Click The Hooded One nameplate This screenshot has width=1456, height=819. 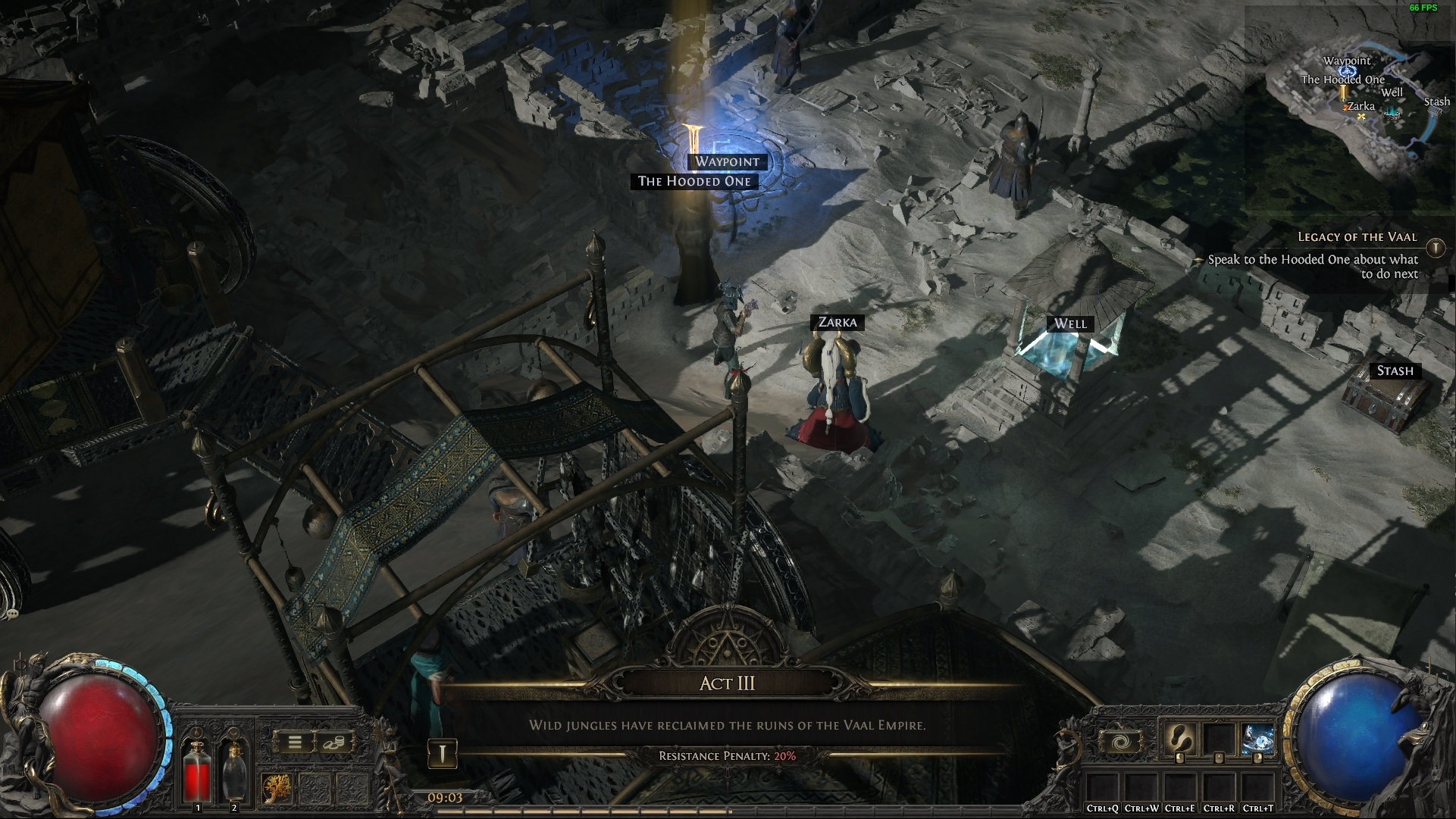pos(694,181)
